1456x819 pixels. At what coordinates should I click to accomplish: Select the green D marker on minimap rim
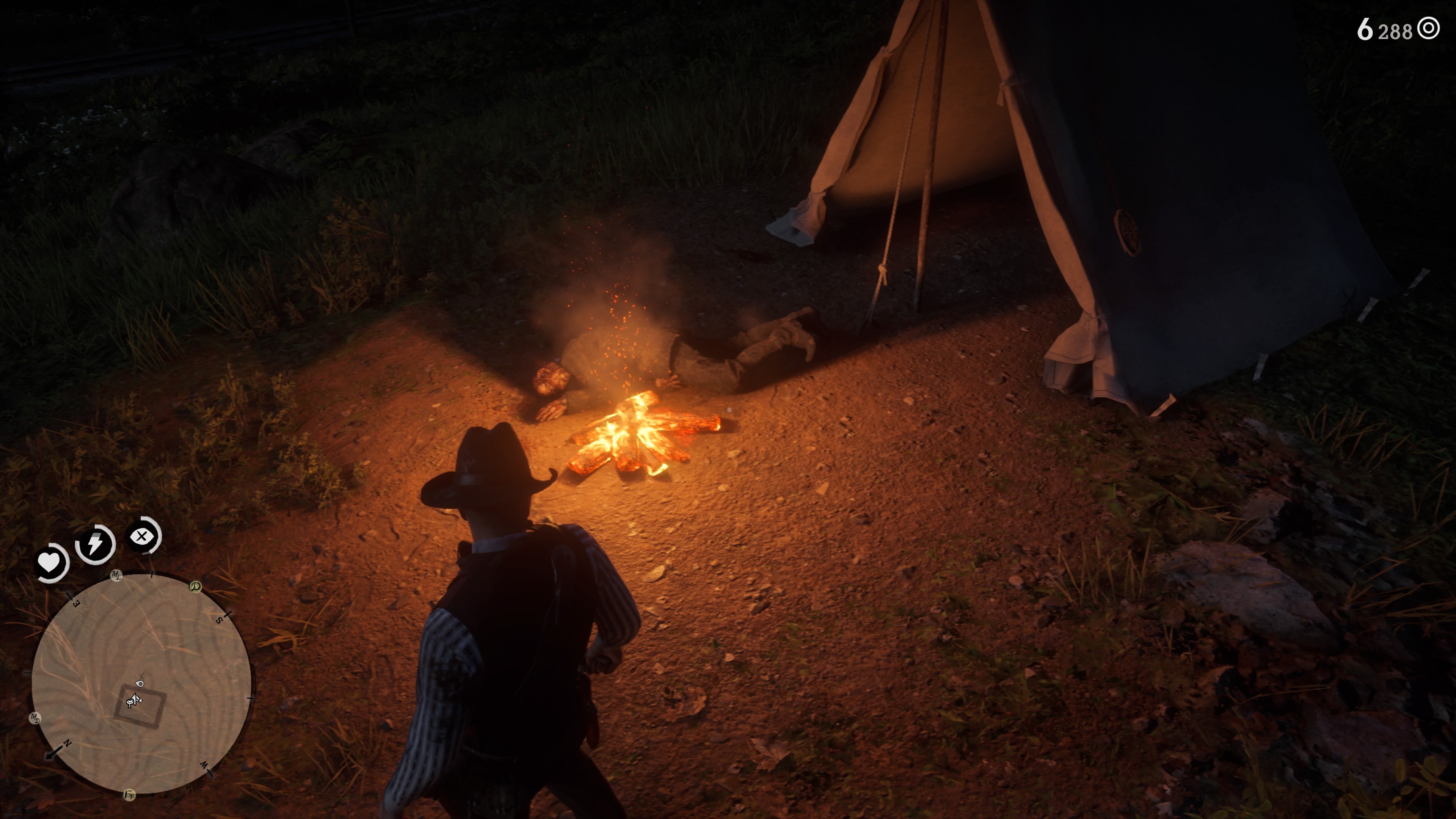pos(195,586)
